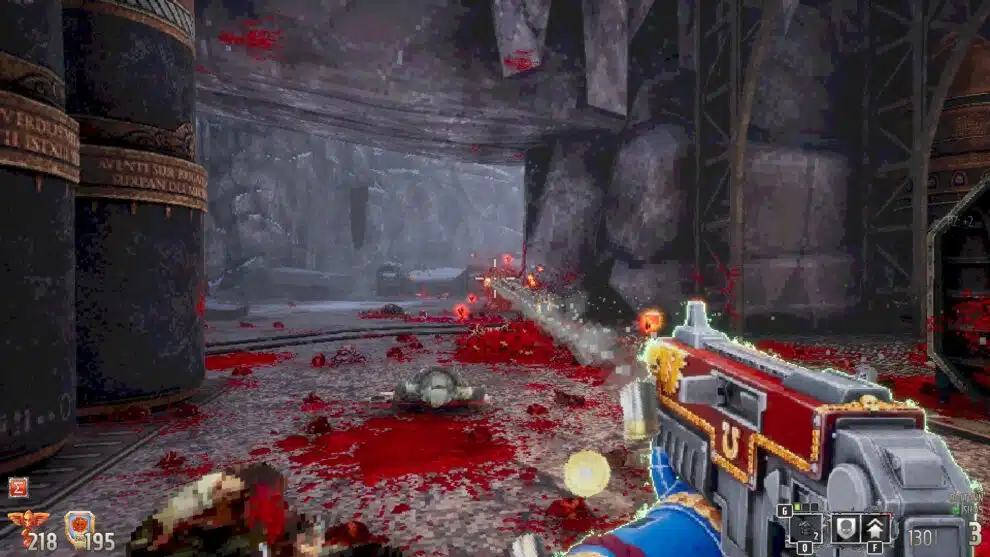This screenshot has width=990, height=557.
Task: Select the grenade slot icon
Action: (805, 527)
